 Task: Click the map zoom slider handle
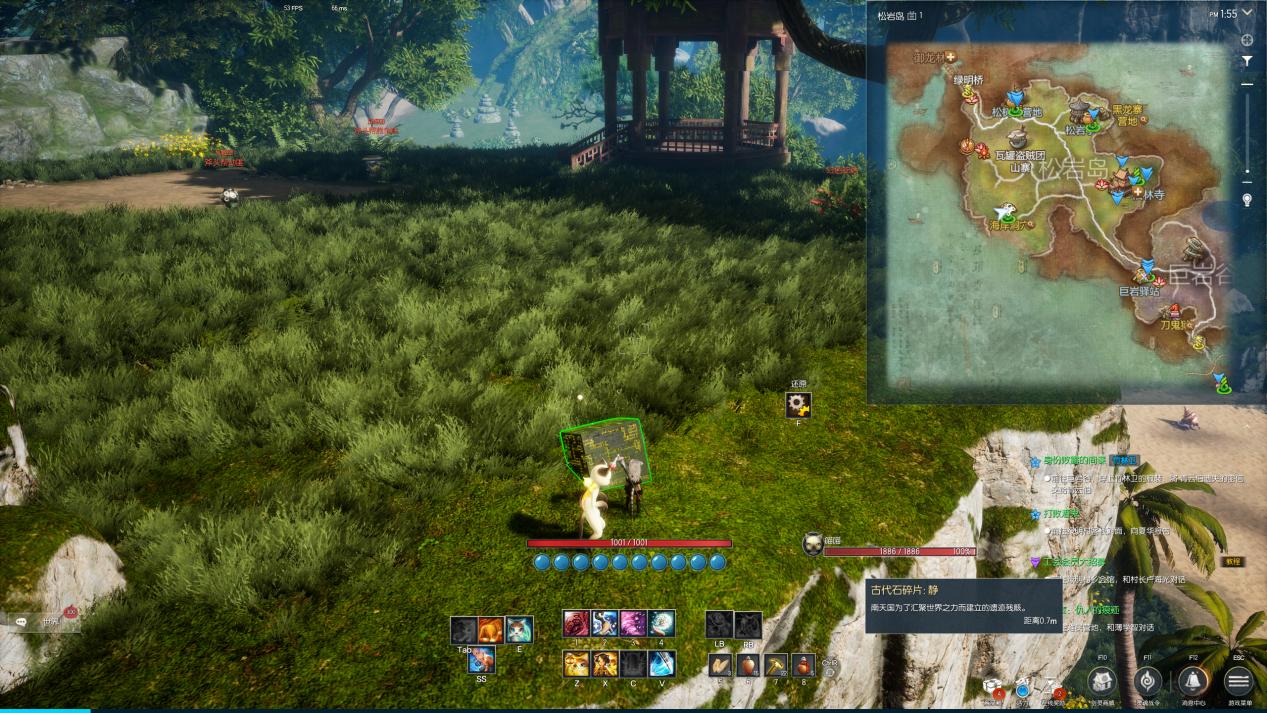pos(1247,182)
